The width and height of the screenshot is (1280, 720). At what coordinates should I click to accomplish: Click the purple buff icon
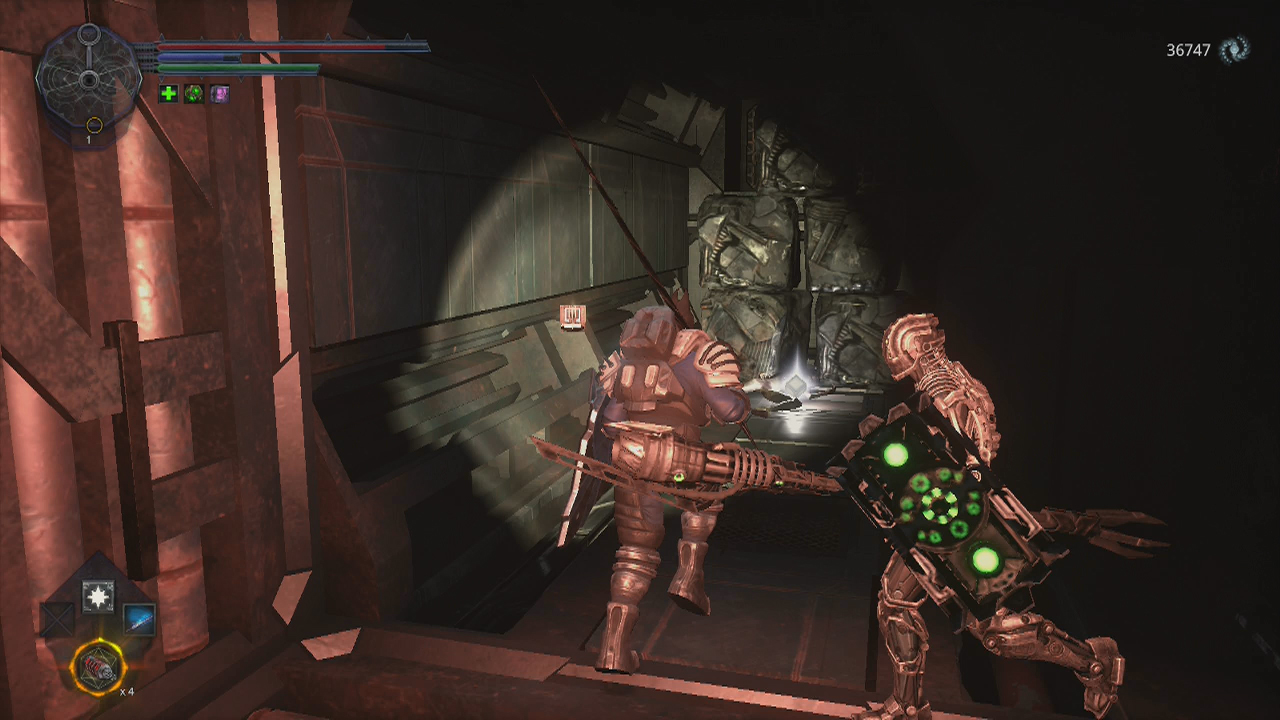click(x=220, y=93)
